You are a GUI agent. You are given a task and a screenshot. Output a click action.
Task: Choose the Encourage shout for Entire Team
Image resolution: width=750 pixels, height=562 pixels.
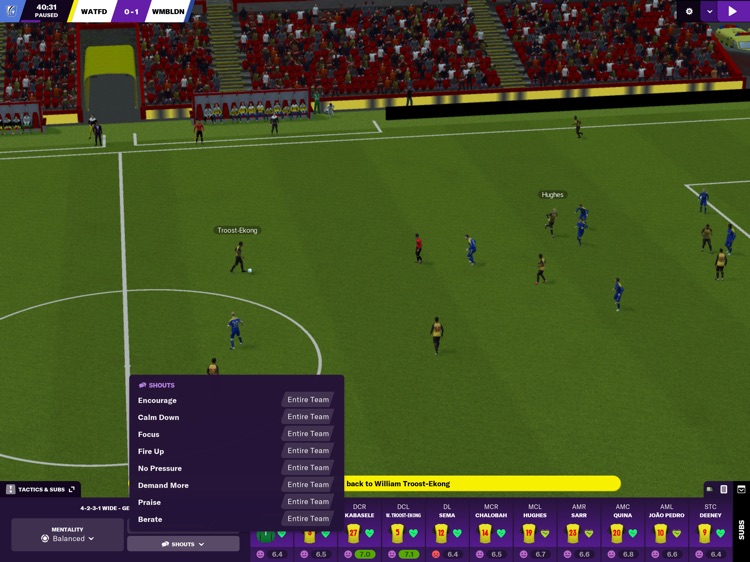307,400
